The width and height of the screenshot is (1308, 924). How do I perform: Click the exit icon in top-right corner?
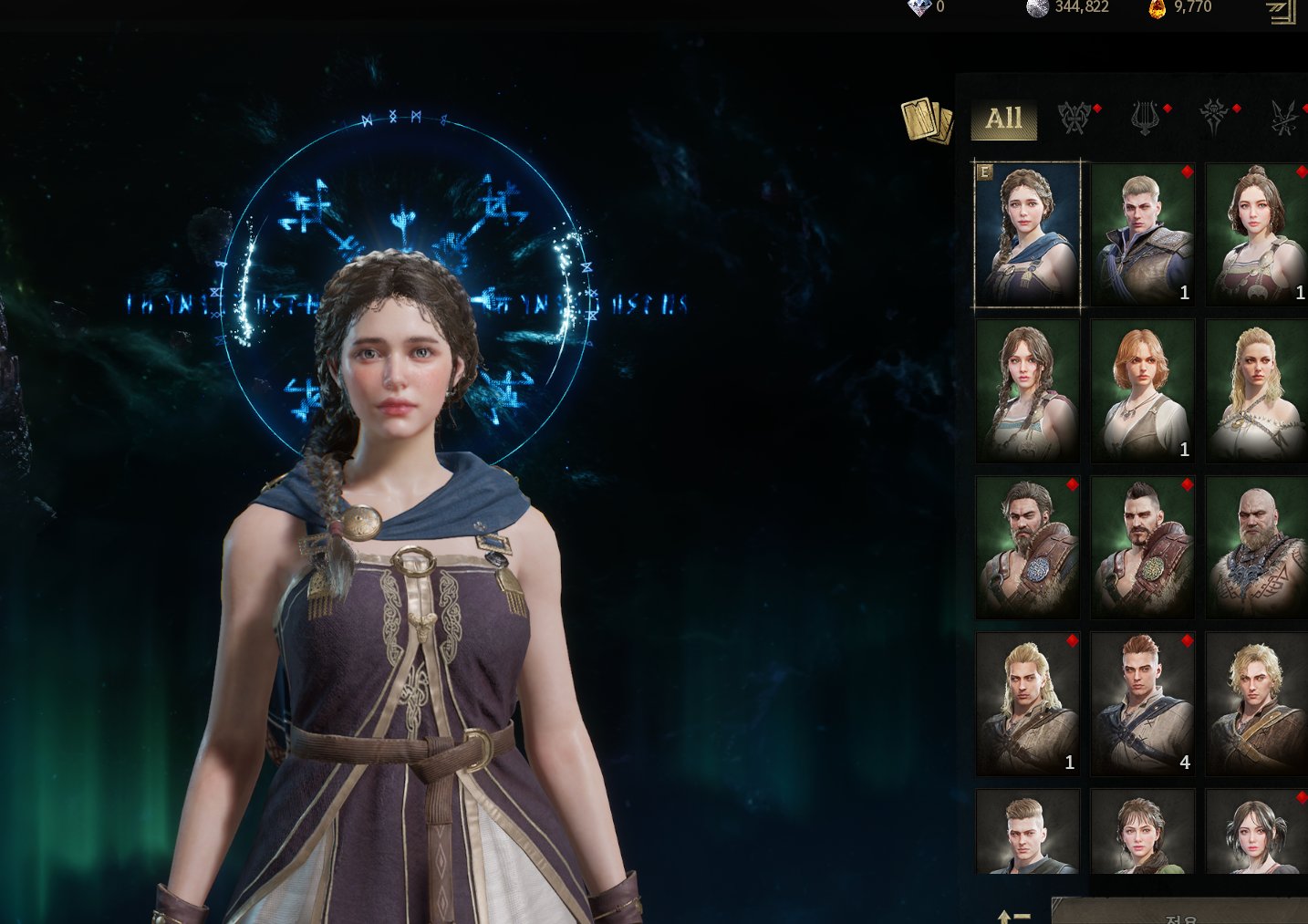(1281, 11)
